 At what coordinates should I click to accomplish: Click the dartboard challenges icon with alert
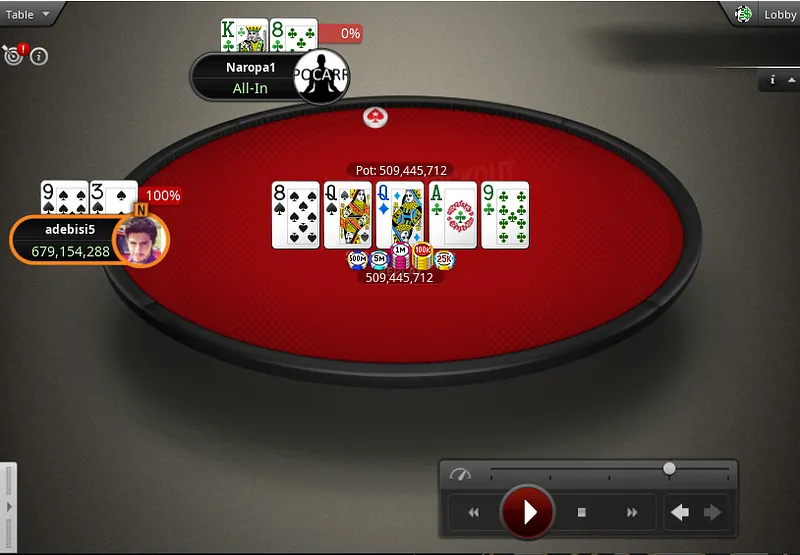14,55
